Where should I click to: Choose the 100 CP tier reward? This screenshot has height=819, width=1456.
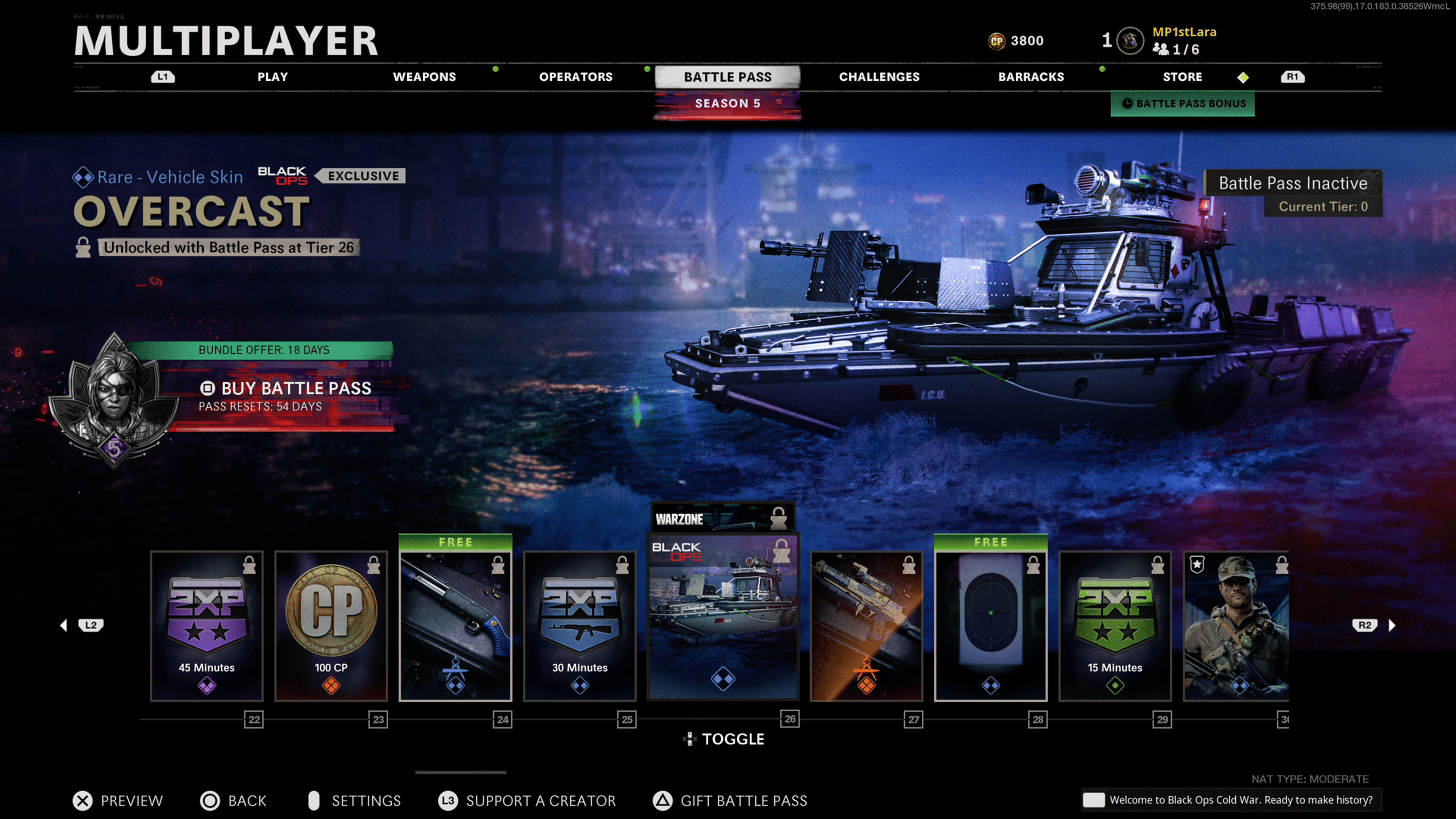(x=331, y=626)
